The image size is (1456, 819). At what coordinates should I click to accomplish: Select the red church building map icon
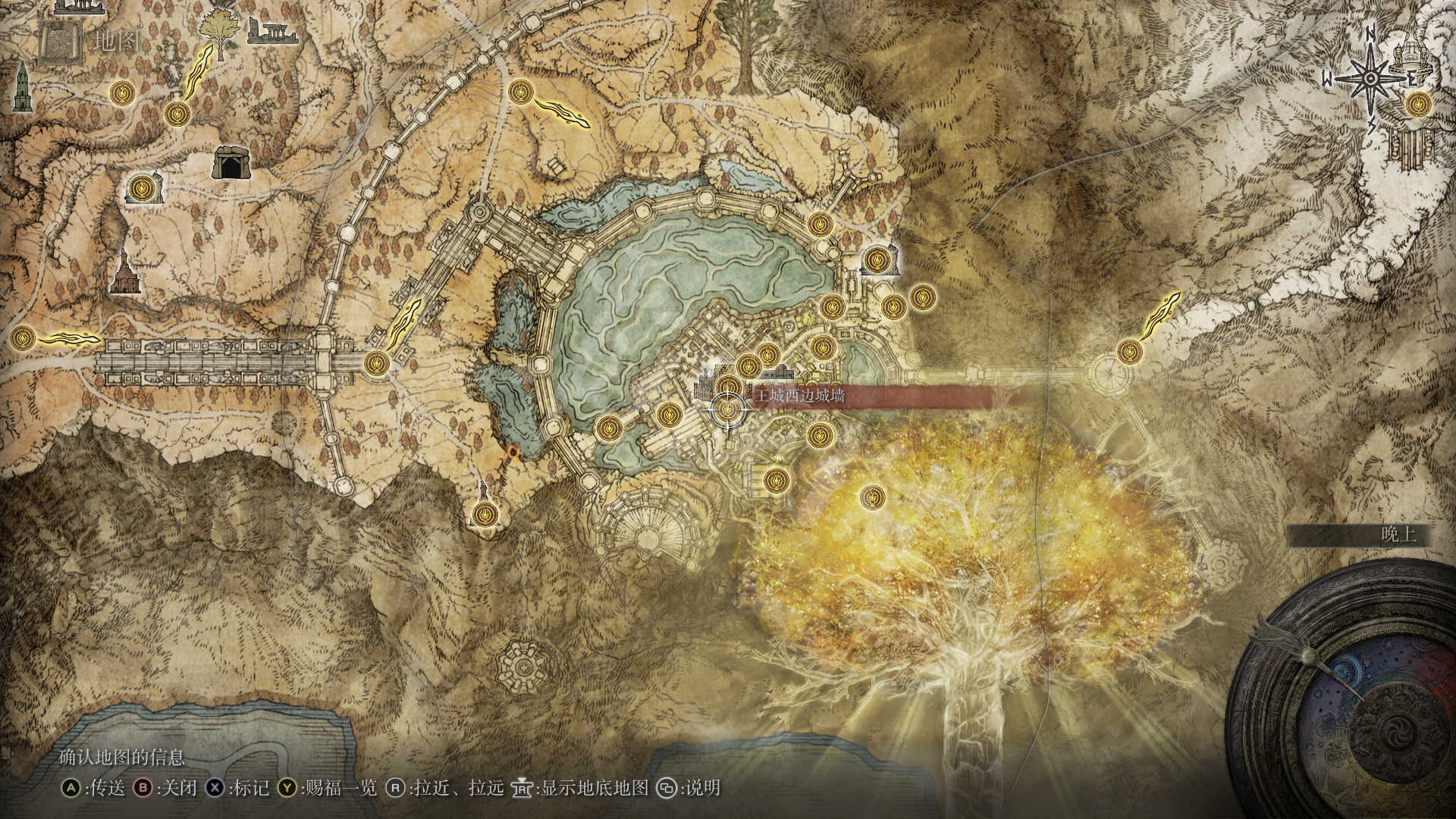click(126, 273)
